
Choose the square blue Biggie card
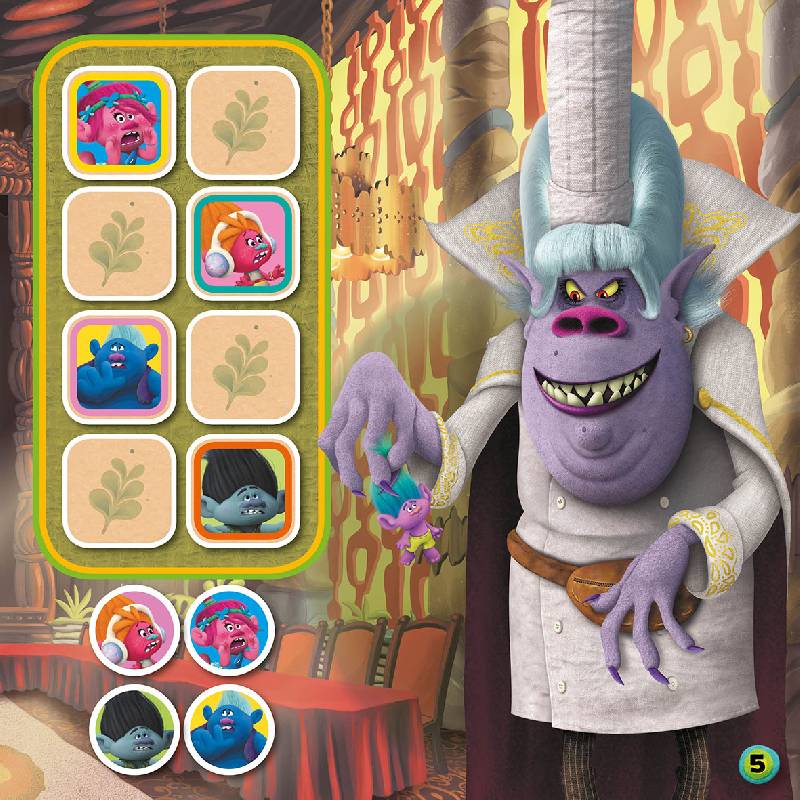pyautogui.click(x=120, y=364)
